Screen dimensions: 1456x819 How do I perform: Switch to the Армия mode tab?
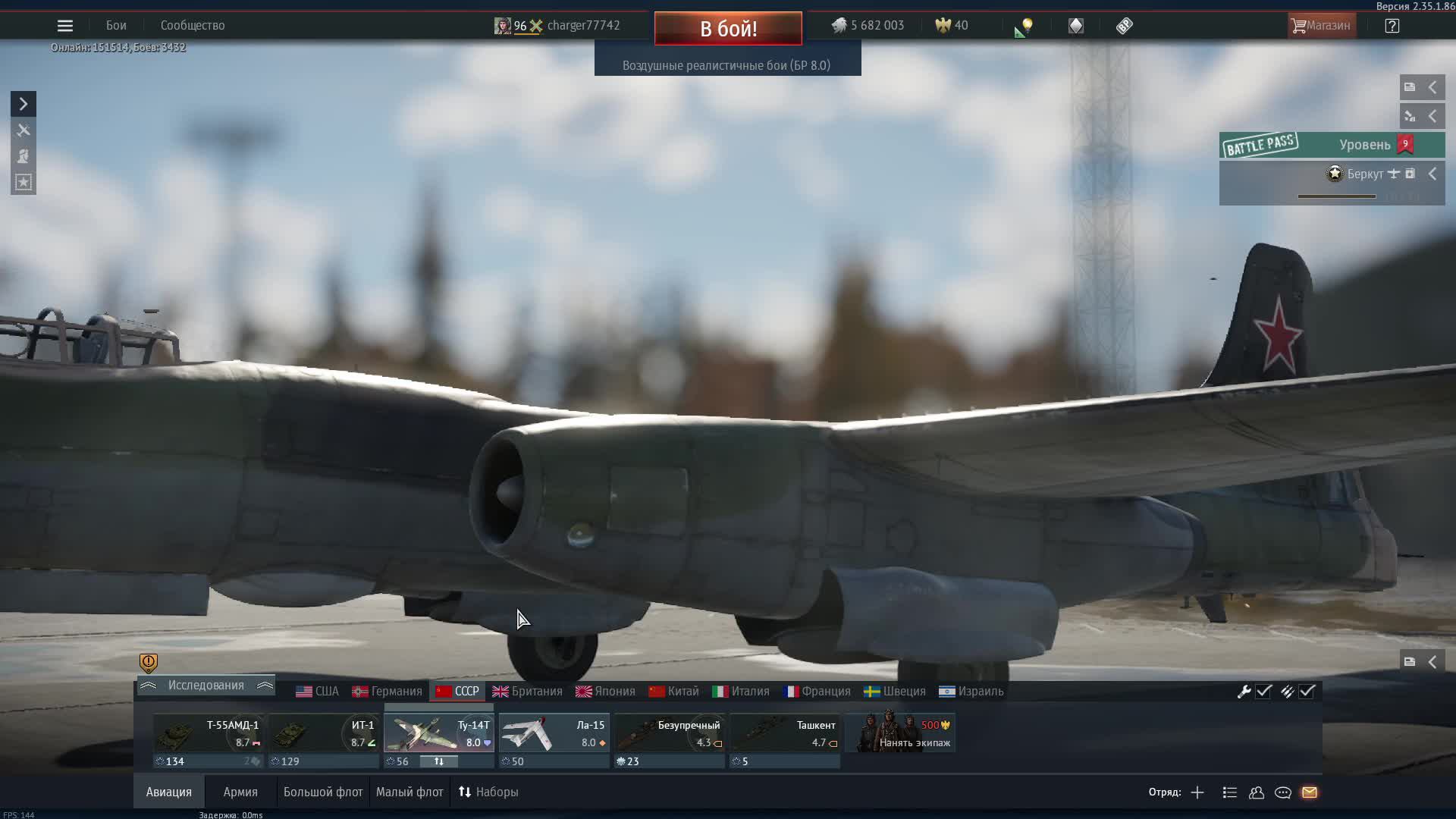240,791
